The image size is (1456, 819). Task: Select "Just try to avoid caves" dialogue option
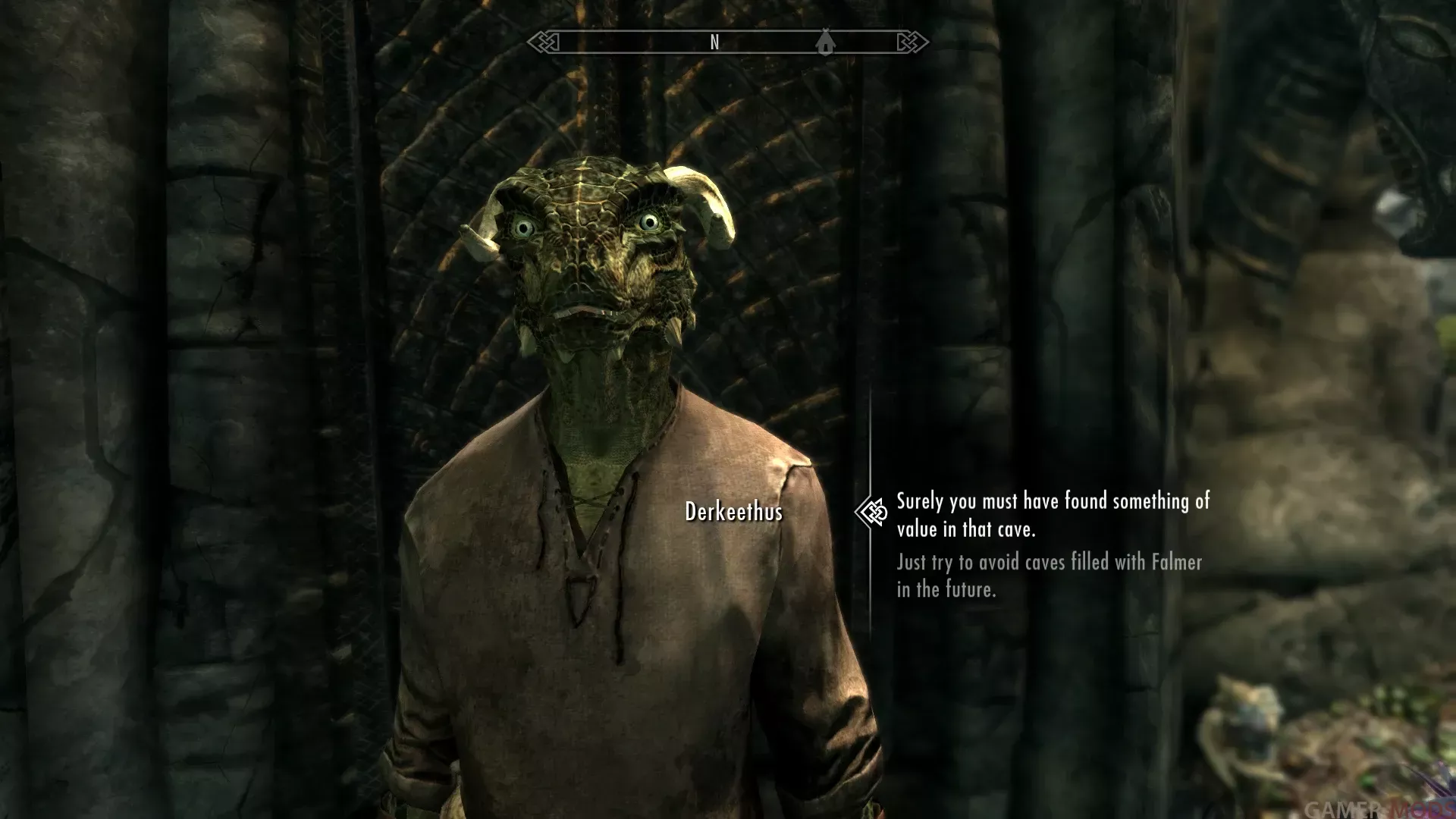click(1049, 575)
